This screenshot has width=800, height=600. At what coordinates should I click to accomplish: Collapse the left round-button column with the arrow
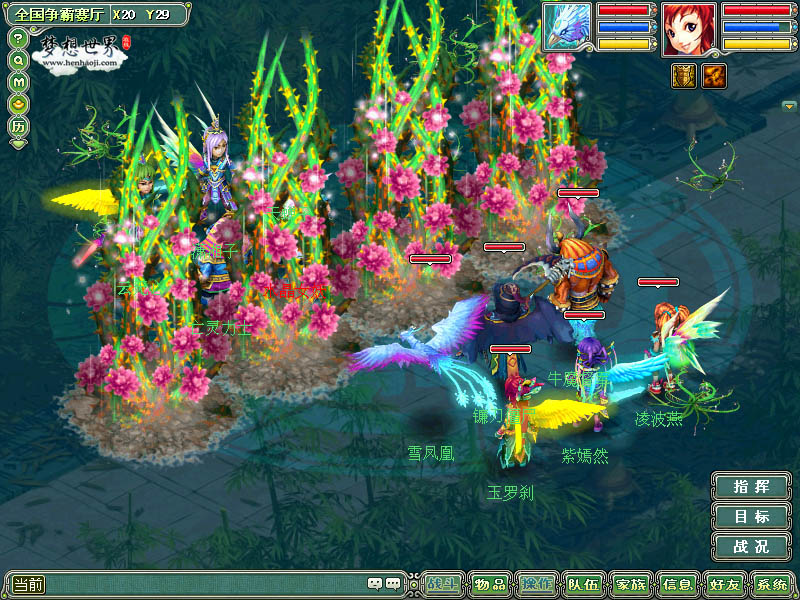[18, 144]
